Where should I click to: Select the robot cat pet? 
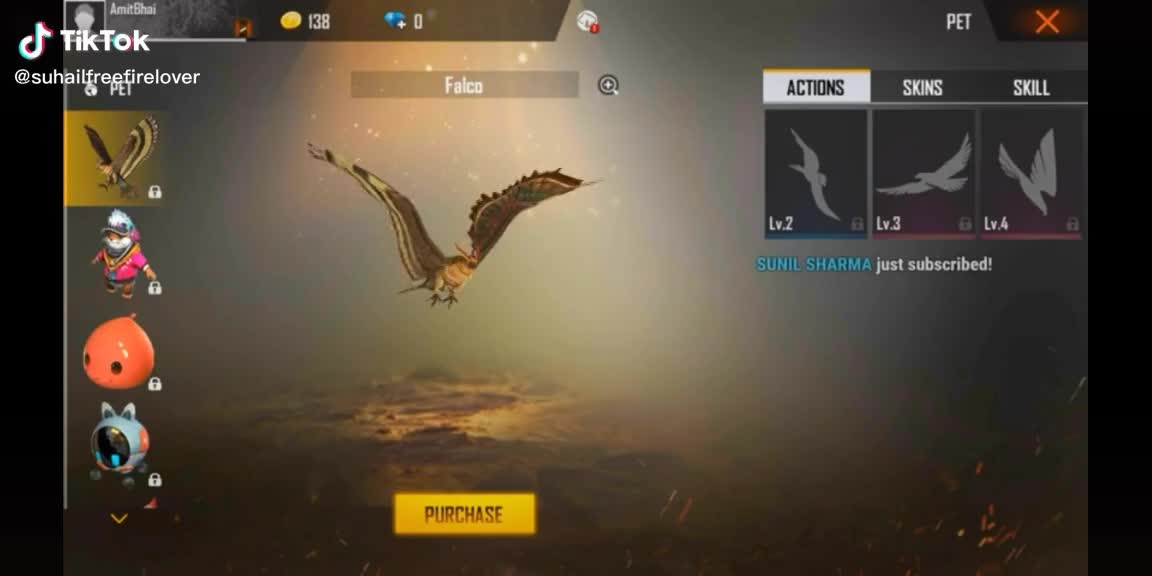(119, 443)
